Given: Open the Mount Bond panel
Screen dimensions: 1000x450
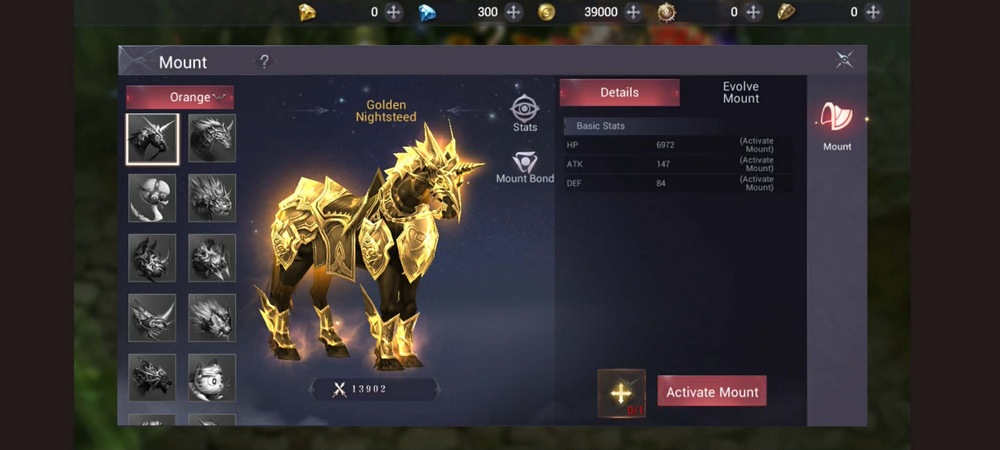Looking at the screenshot, I should pos(525,167).
